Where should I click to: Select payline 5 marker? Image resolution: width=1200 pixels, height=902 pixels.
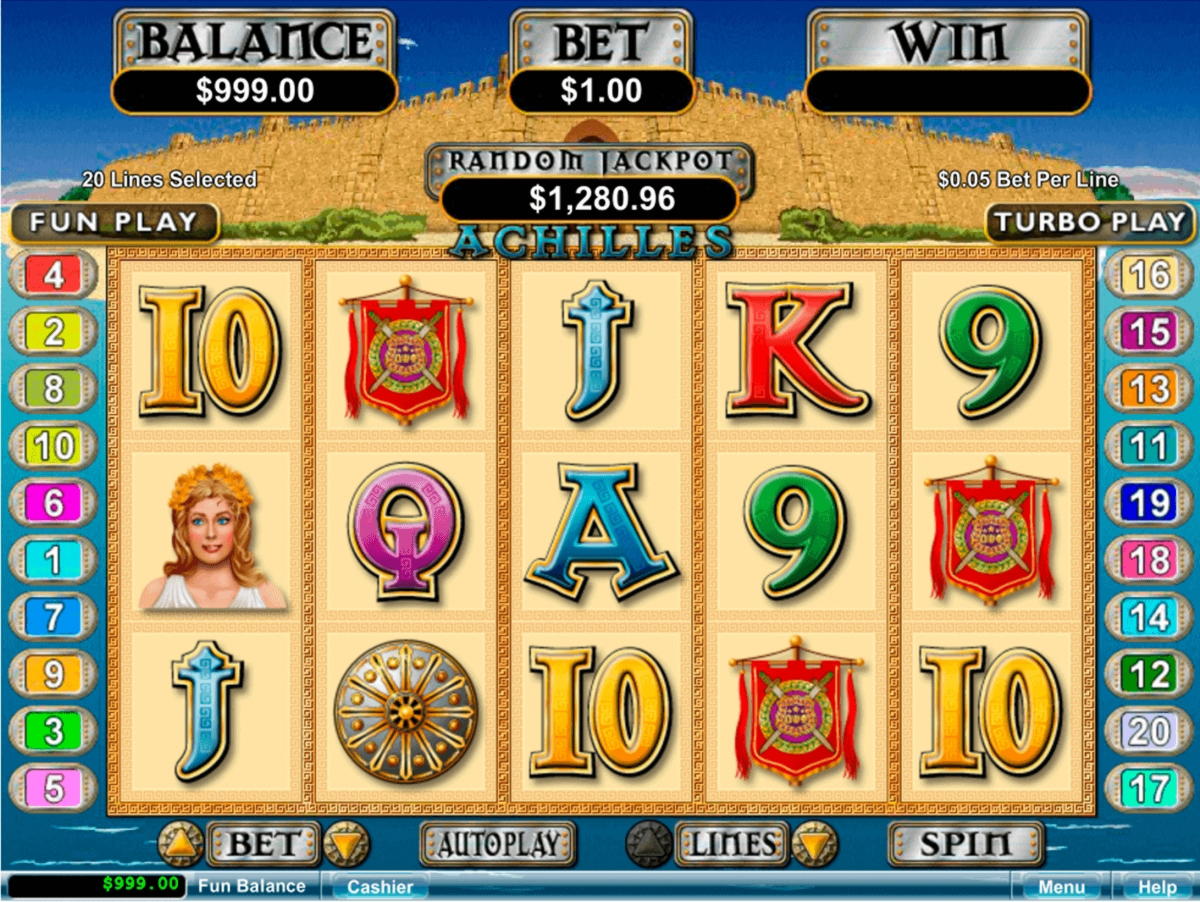click(x=54, y=788)
